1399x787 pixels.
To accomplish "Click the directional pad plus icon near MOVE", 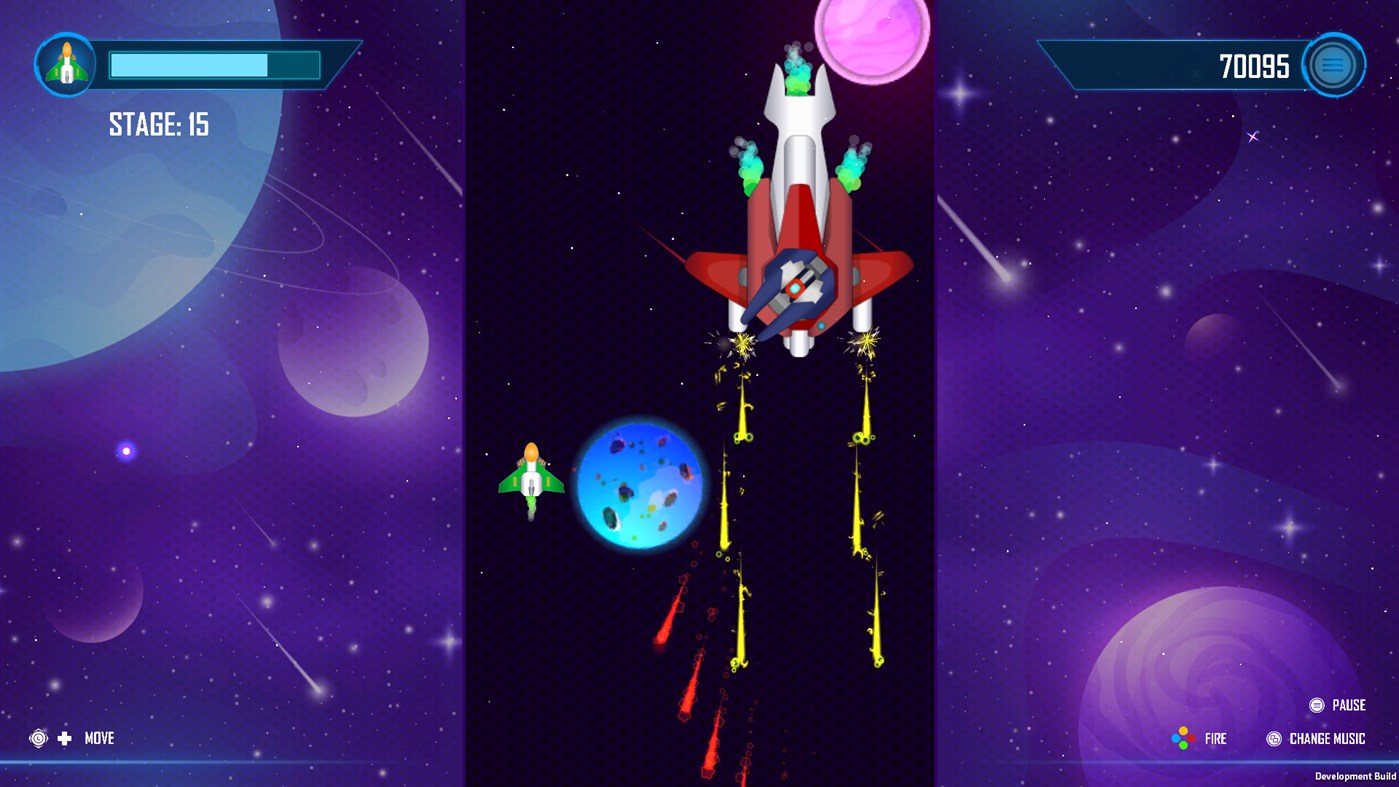I will click(64, 738).
